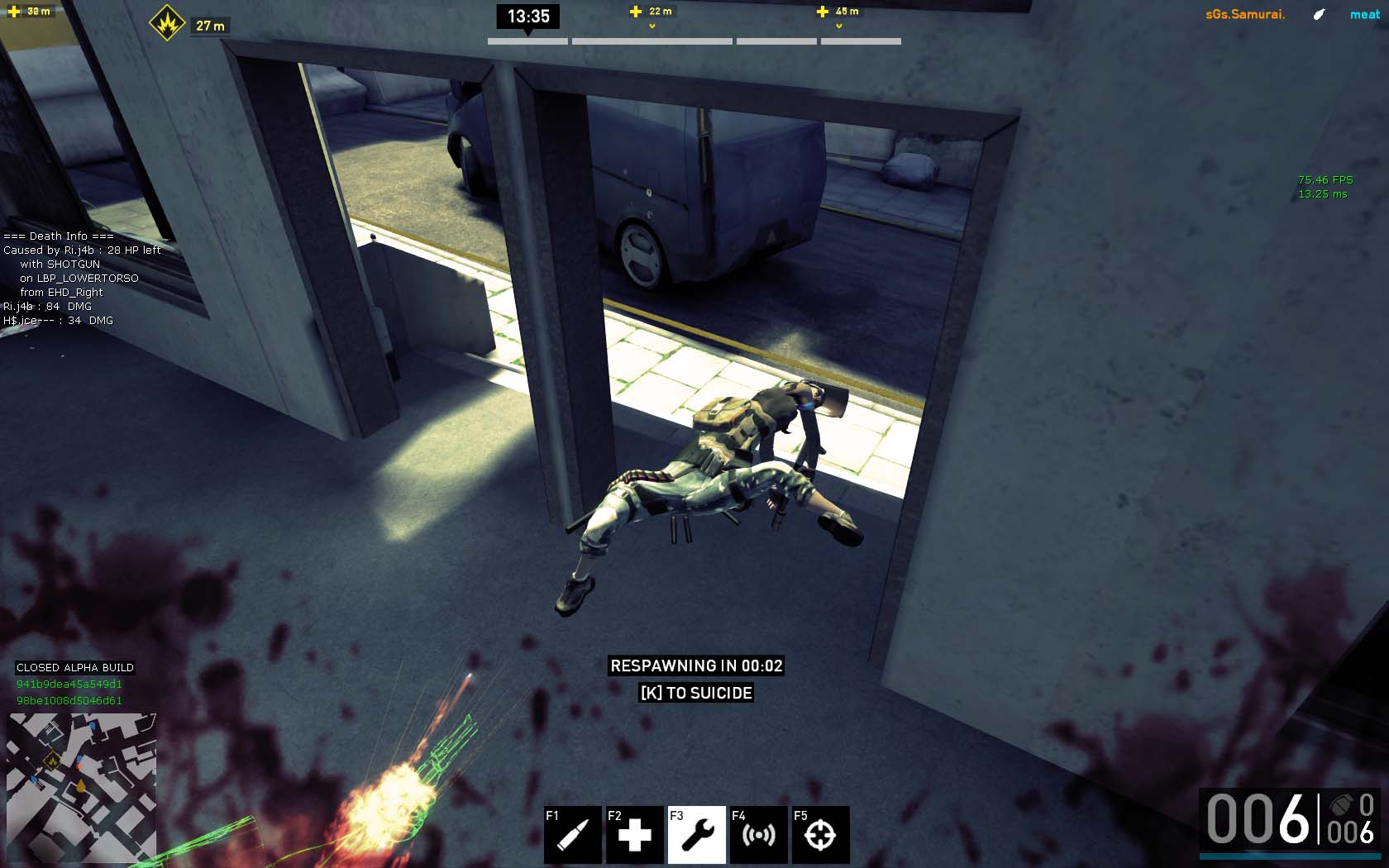
Task: Pick the F5 crosshair target slot
Action: click(820, 834)
